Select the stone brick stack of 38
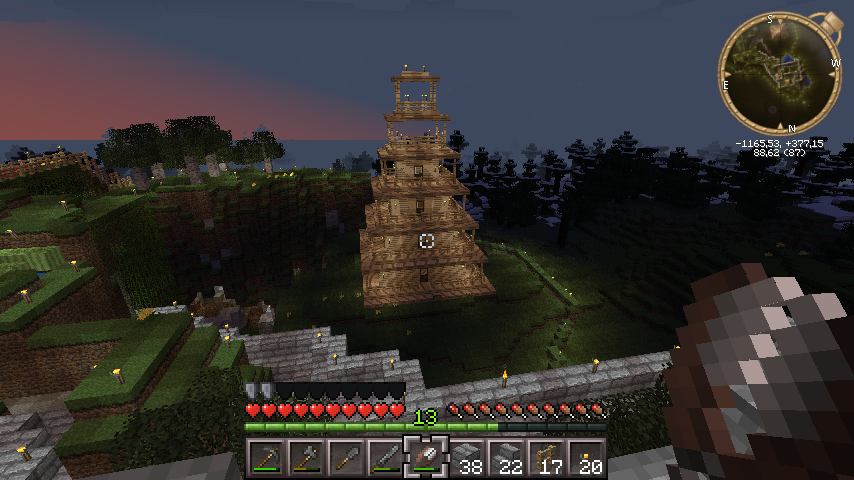This screenshot has height=480, width=854. (466, 458)
